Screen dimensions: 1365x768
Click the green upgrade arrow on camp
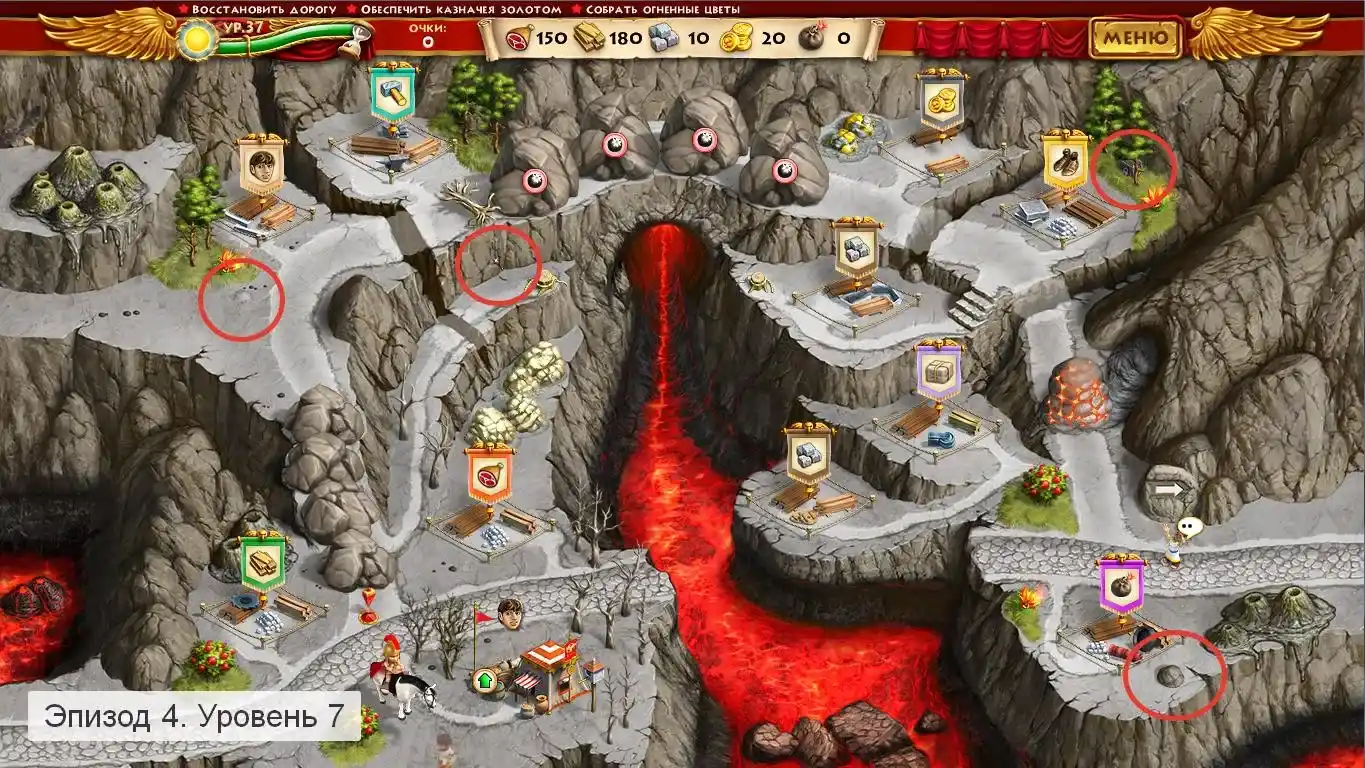[486, 682]
